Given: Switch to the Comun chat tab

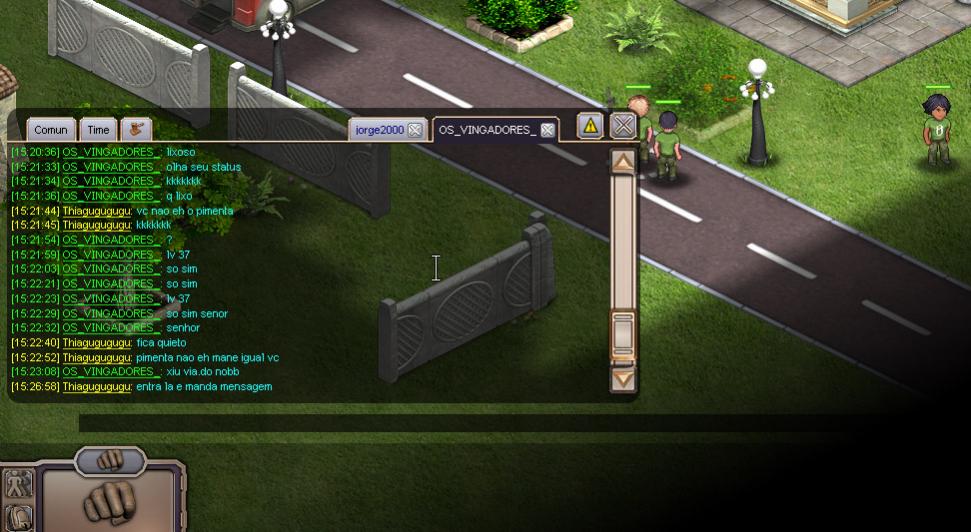Looking at the screenshot, I should point(50,130).
